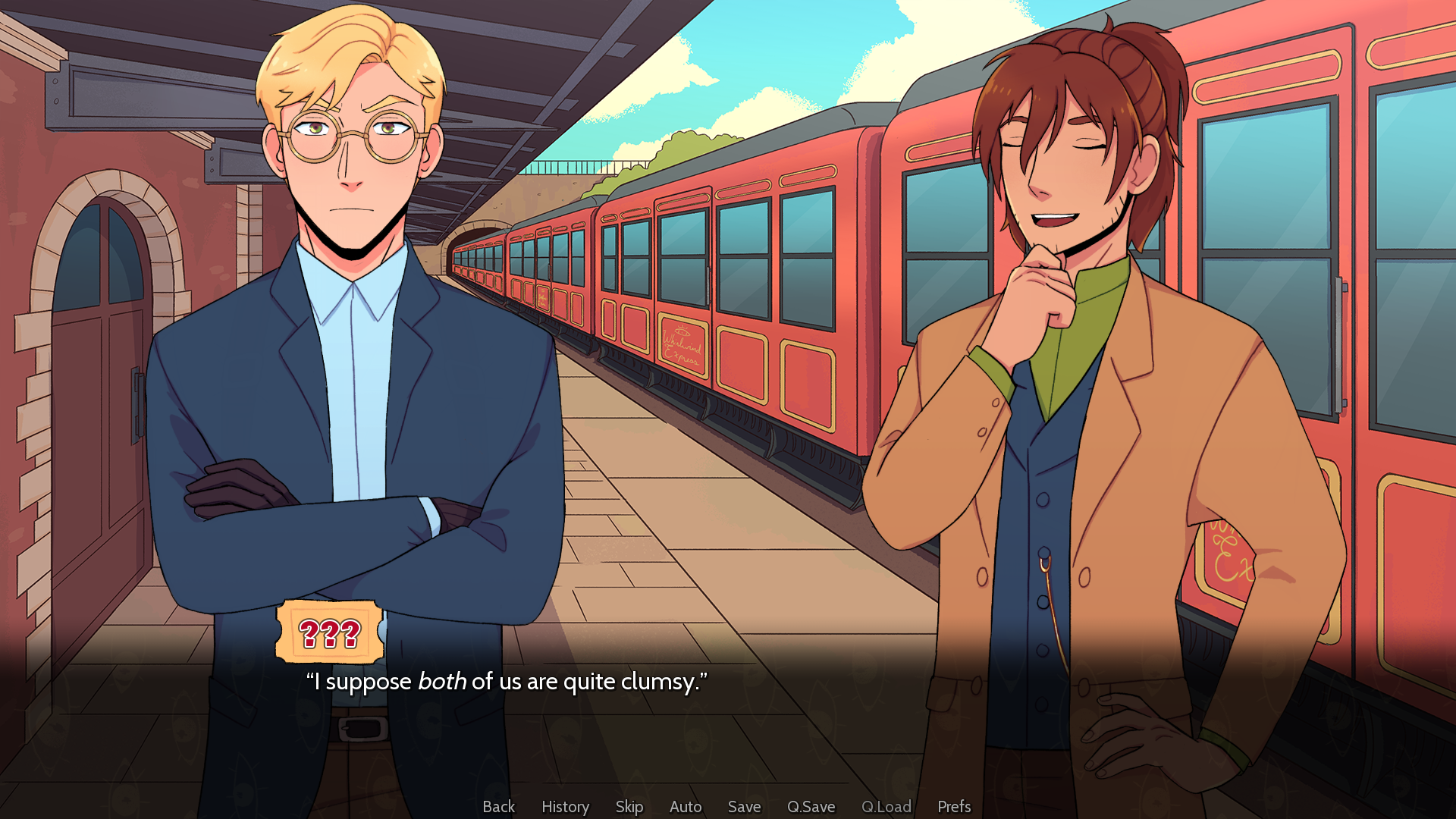This screenshot has height=819, width=1456.
Task: Toggle Auto dialogue advance
Action: [x=686, y=806]
